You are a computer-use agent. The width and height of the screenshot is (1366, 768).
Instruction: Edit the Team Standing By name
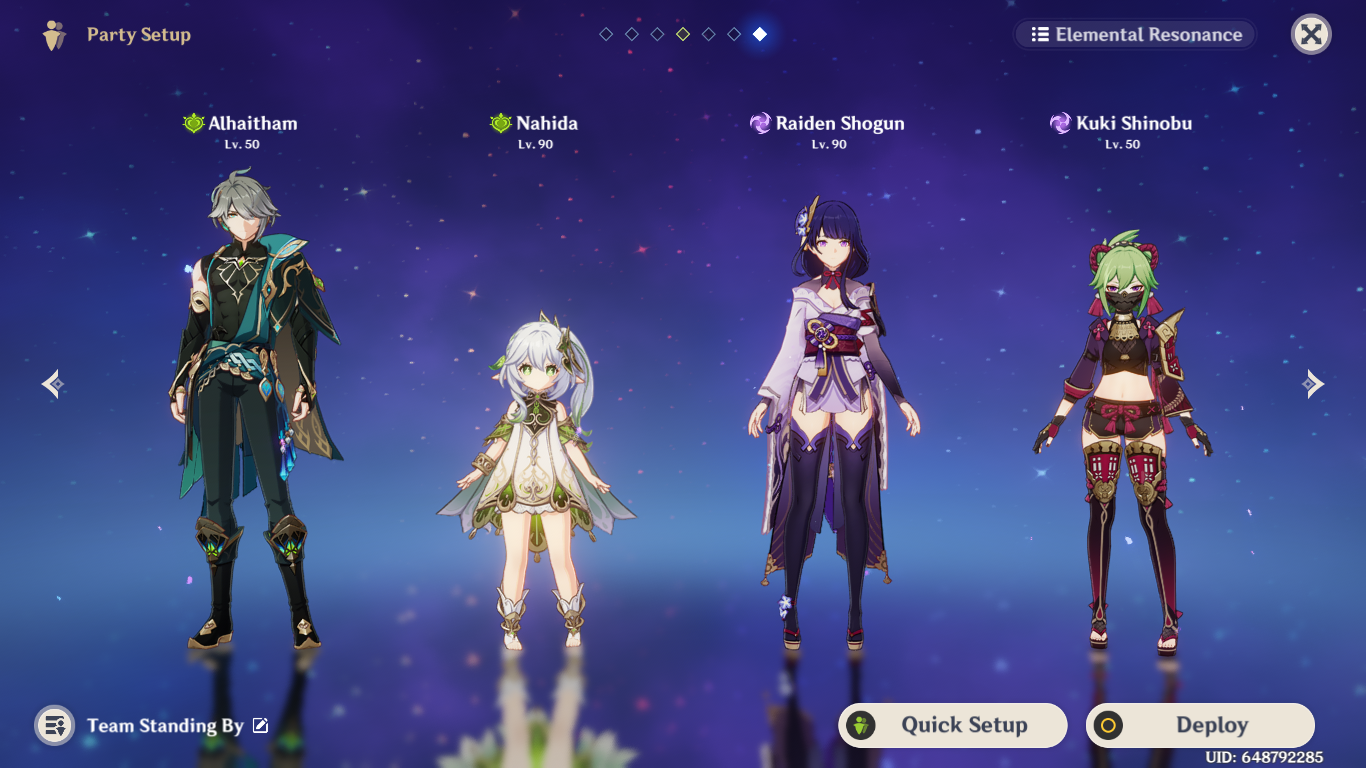point(261,726)
